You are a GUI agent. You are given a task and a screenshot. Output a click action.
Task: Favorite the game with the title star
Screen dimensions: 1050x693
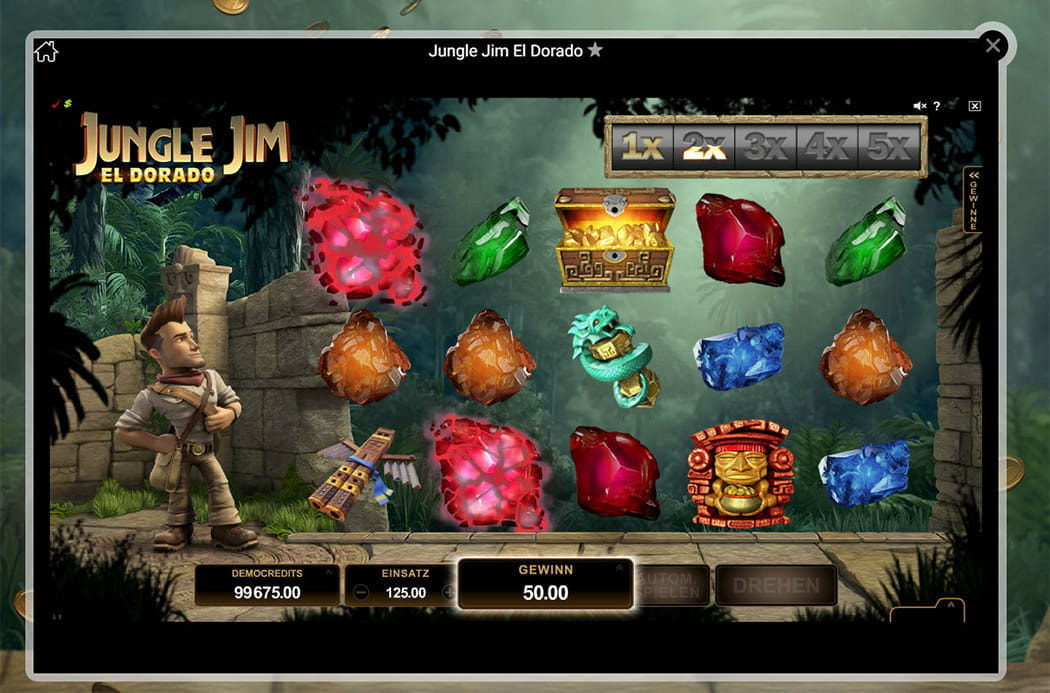coord(595,50)
